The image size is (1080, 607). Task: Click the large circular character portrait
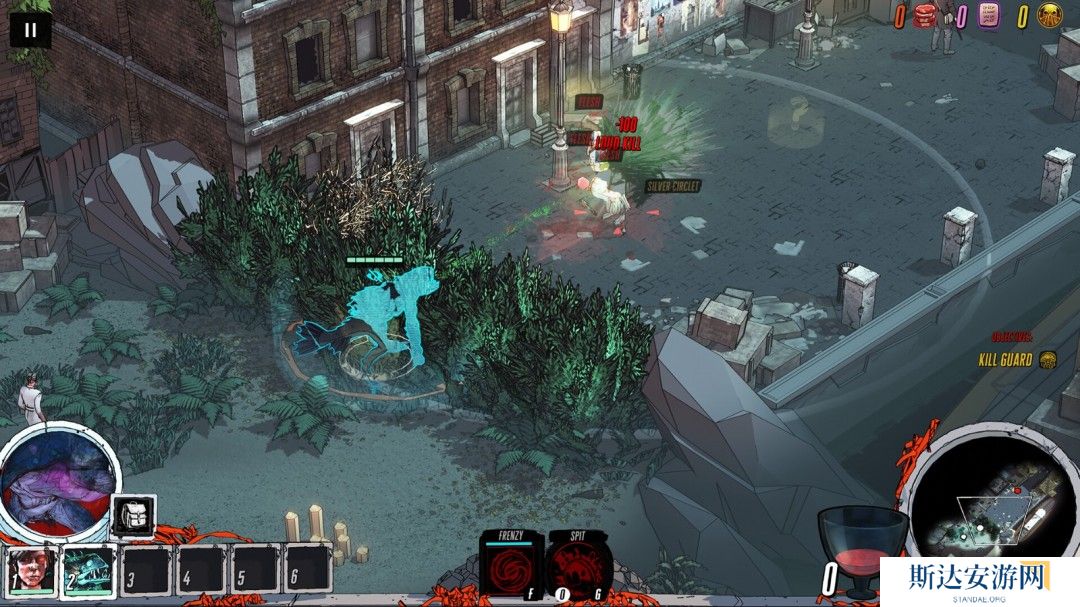[x=57, y=481]
